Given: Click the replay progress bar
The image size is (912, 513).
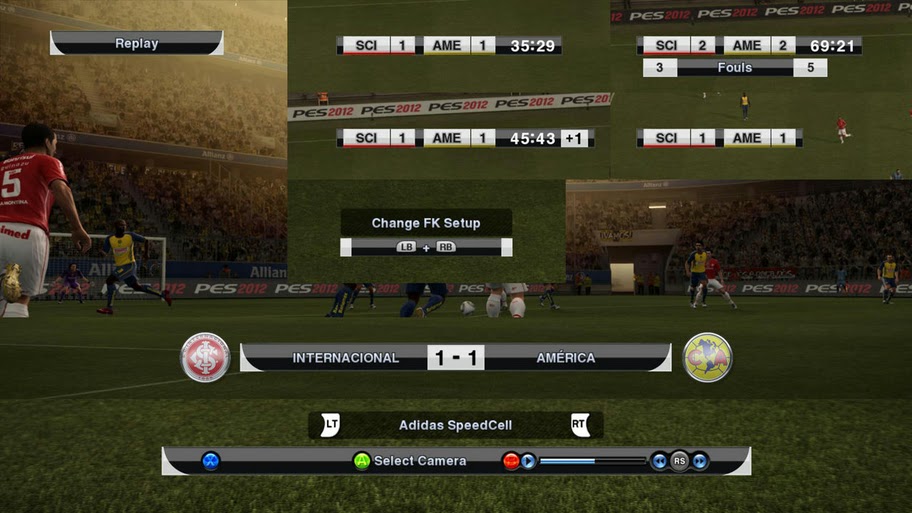Looking at the screenshot, I should coord(593,461).
